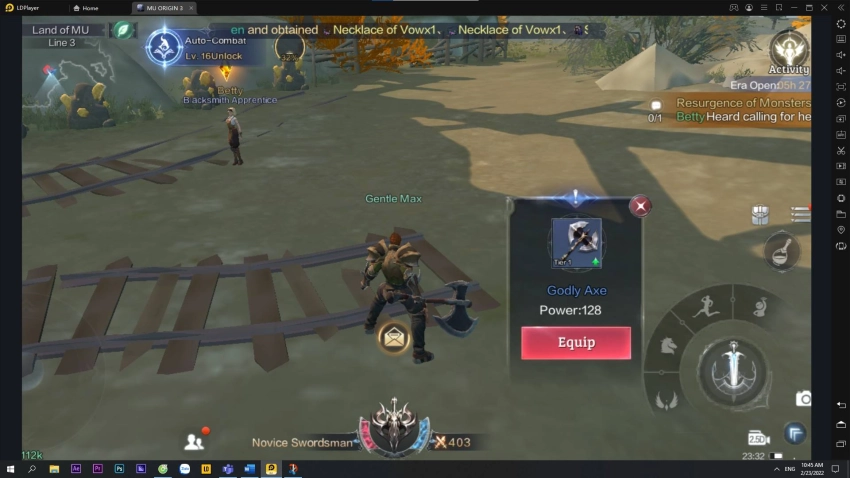Equip the Godly Axe

[575, 342]
